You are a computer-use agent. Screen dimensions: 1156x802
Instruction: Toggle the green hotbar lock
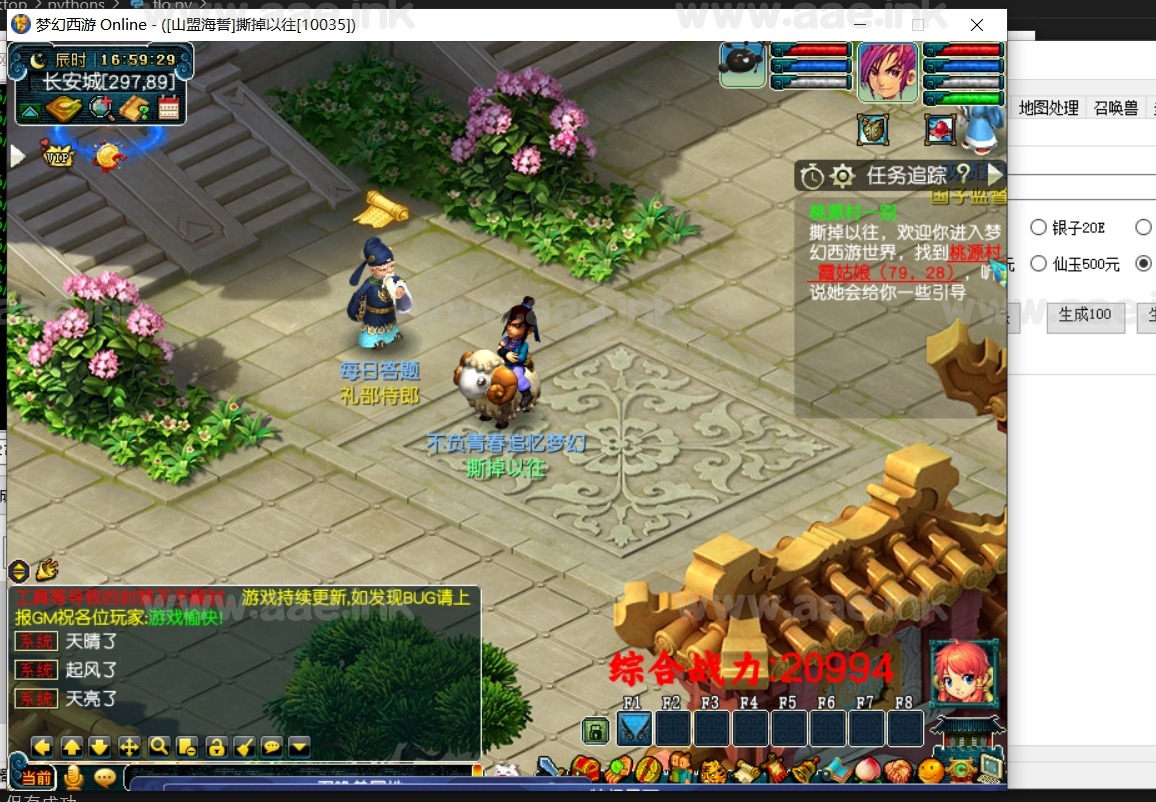pyautogui.click(x=595, y=731)
